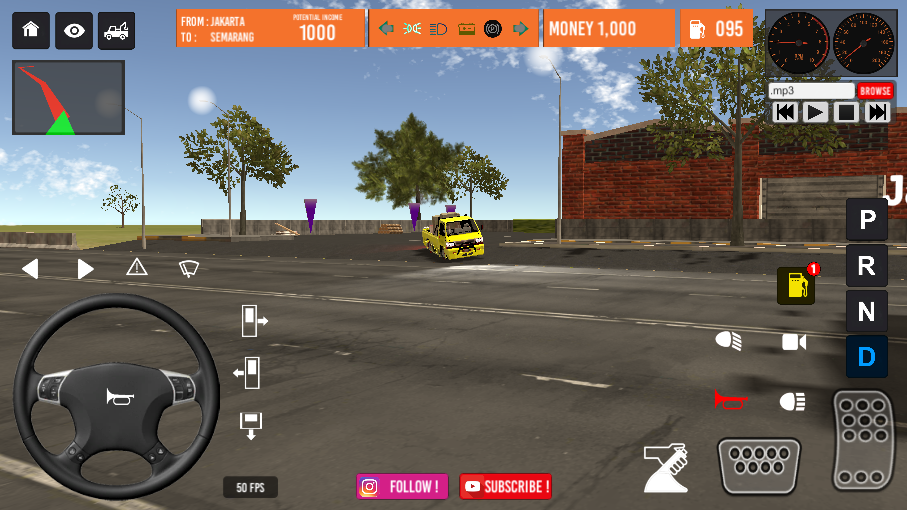
Task: Honk the horn on the steering wheel
Action: pos(119,398)
